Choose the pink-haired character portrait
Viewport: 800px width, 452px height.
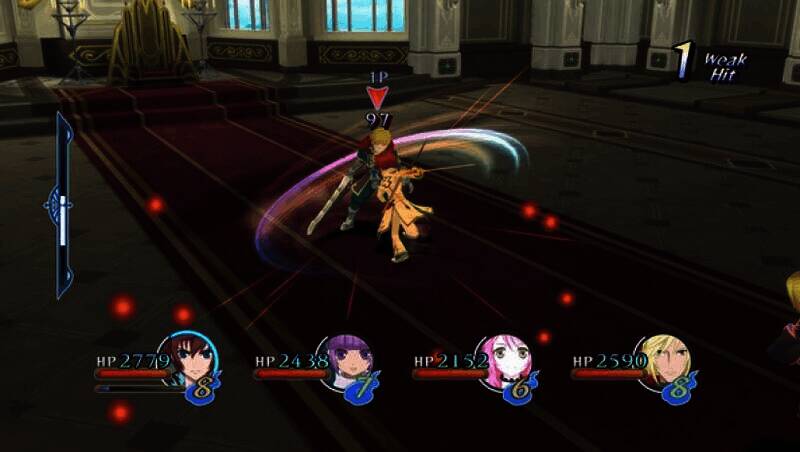pos(503,362)
